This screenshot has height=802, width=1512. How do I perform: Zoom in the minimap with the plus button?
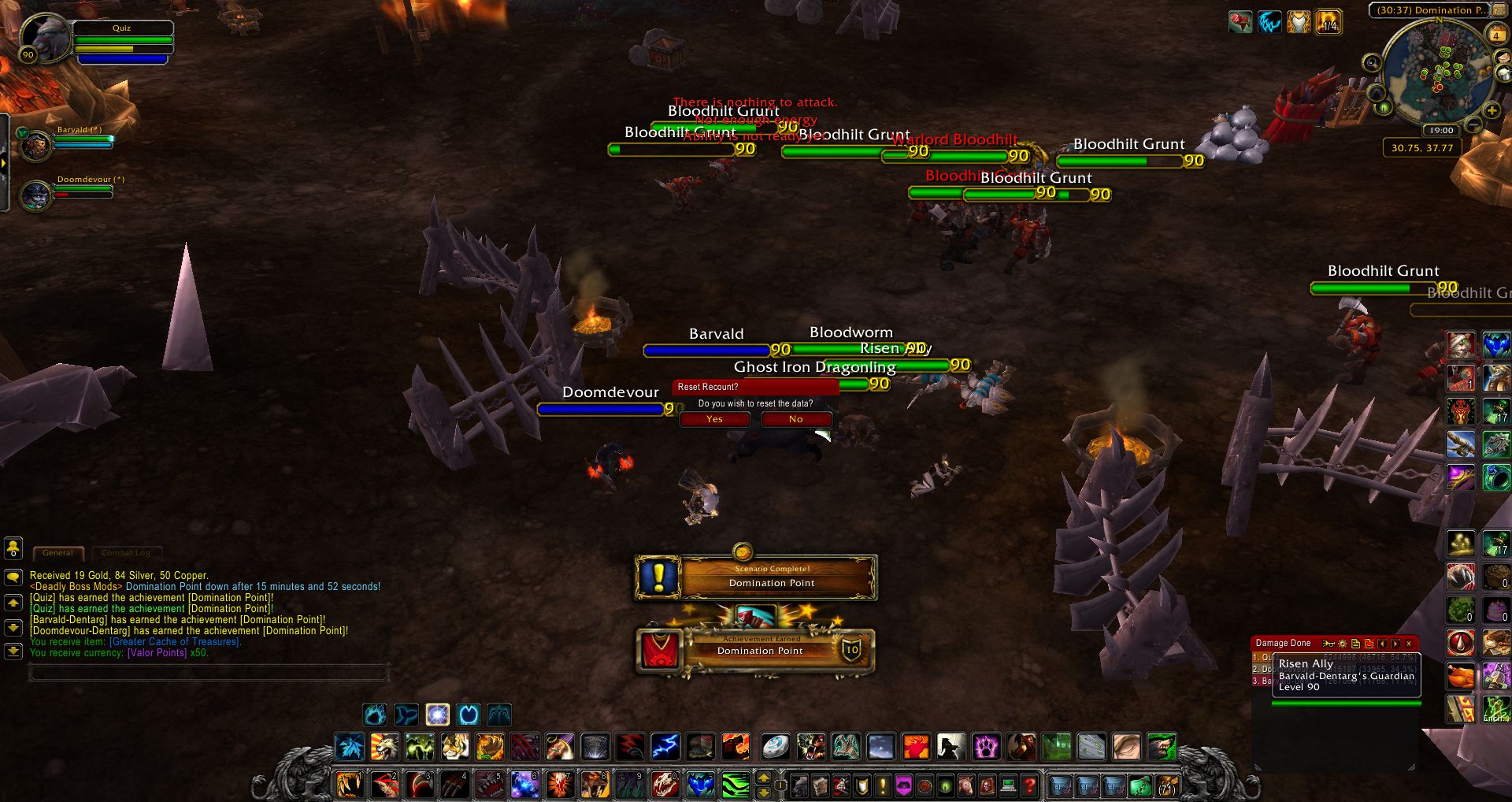tap(1492, 110)
